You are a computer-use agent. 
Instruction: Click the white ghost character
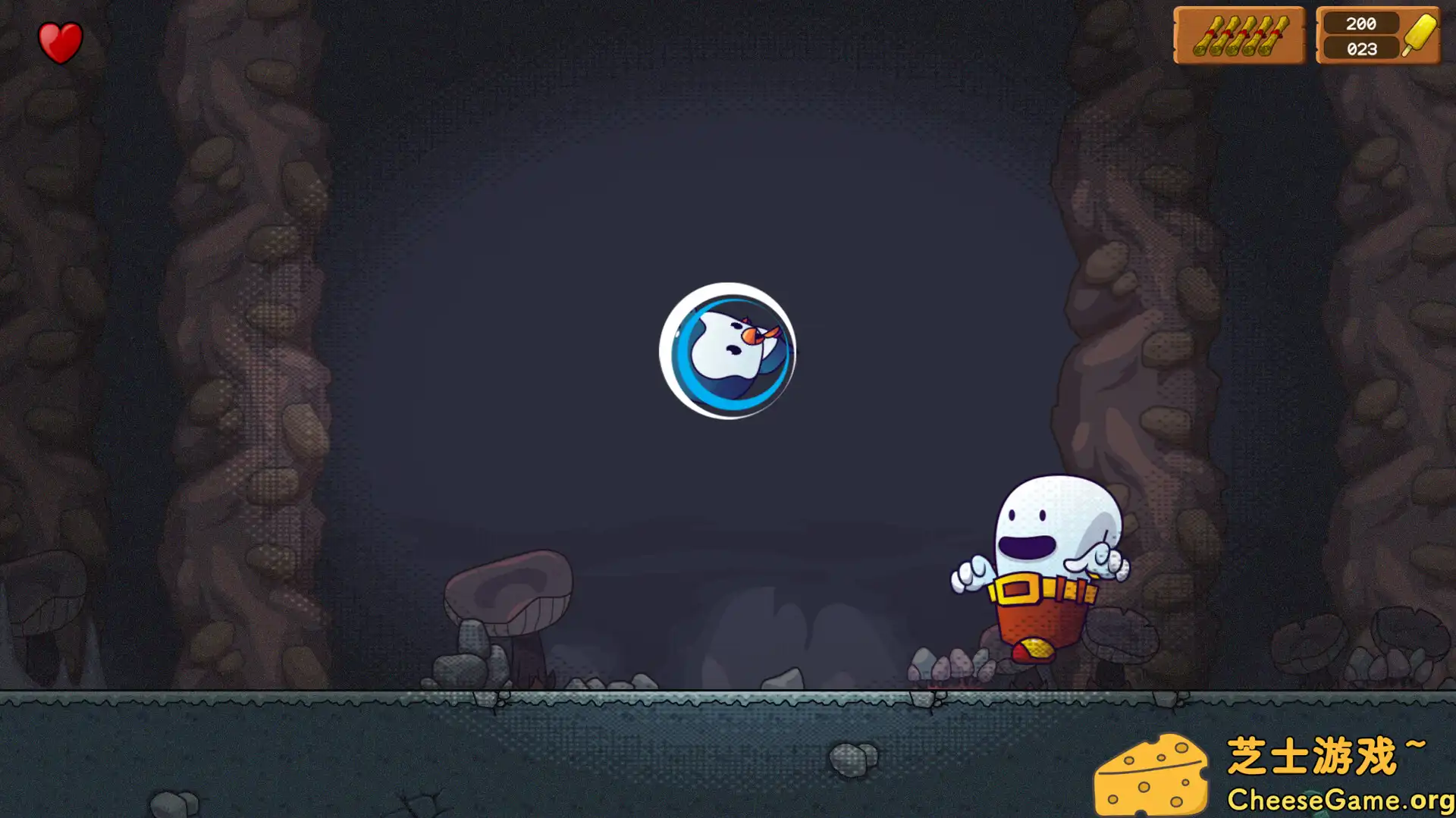point(1056,531)
